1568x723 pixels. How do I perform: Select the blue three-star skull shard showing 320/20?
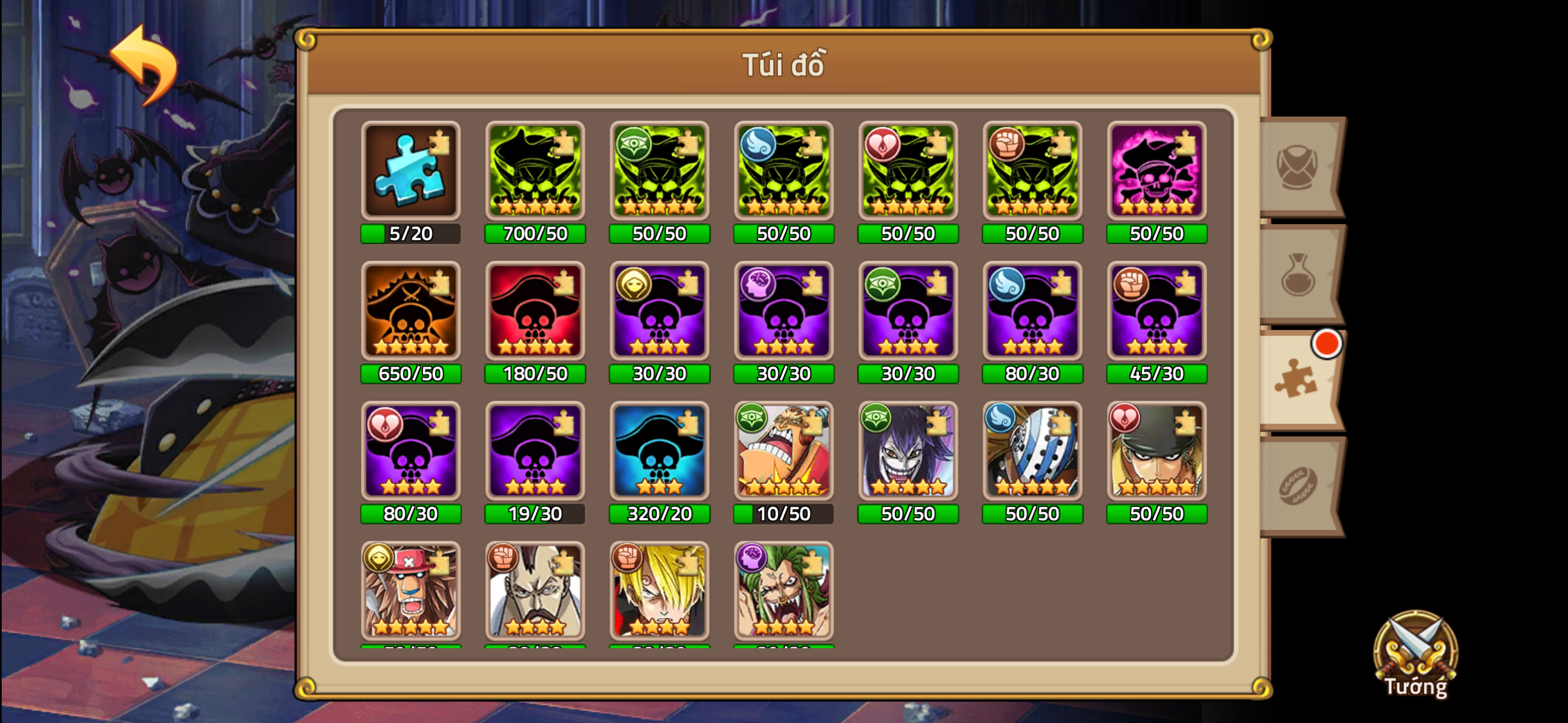658,453
